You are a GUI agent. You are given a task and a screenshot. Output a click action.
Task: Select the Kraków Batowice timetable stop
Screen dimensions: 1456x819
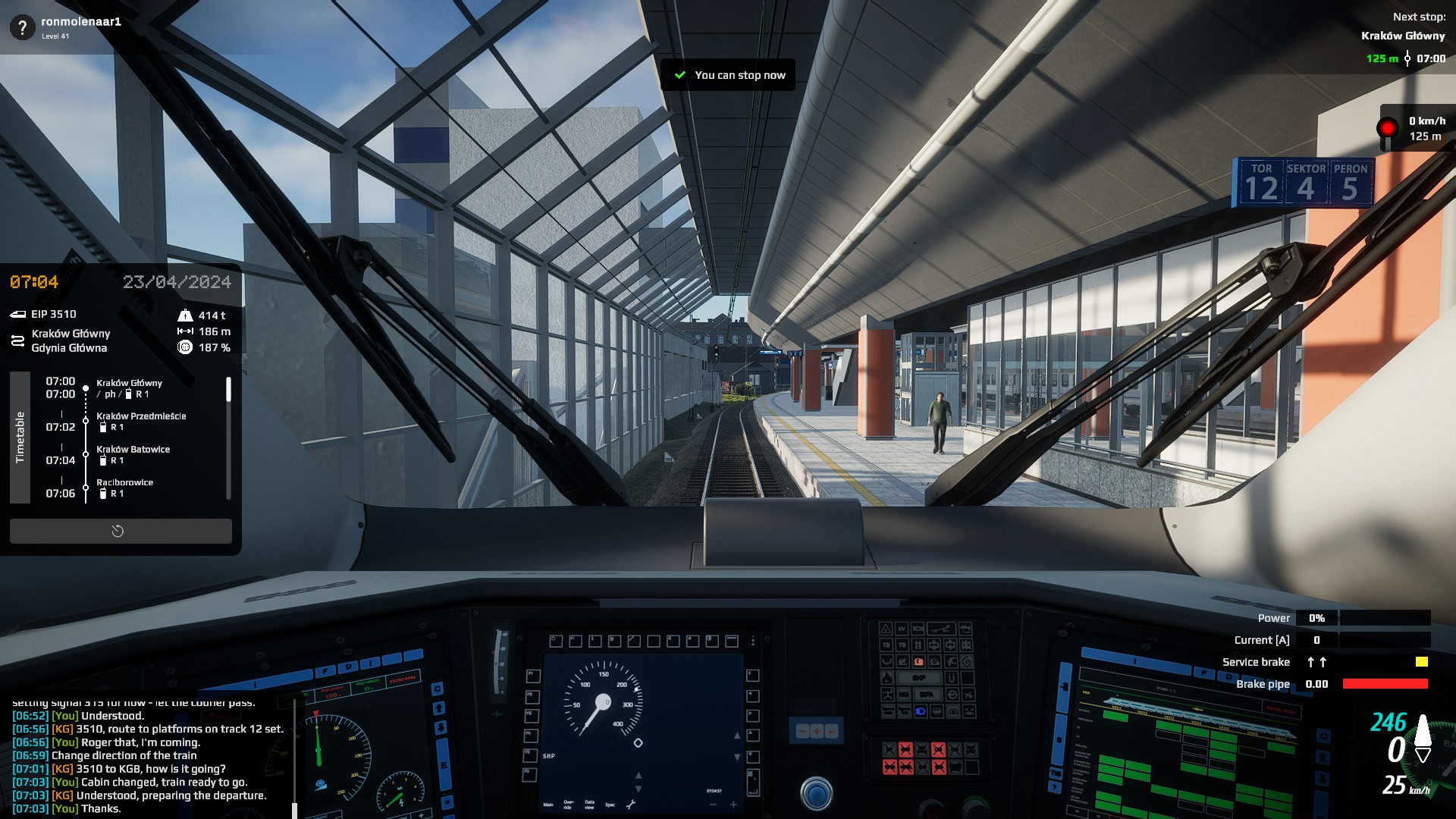pyautogui.click(x=133, y=450)
